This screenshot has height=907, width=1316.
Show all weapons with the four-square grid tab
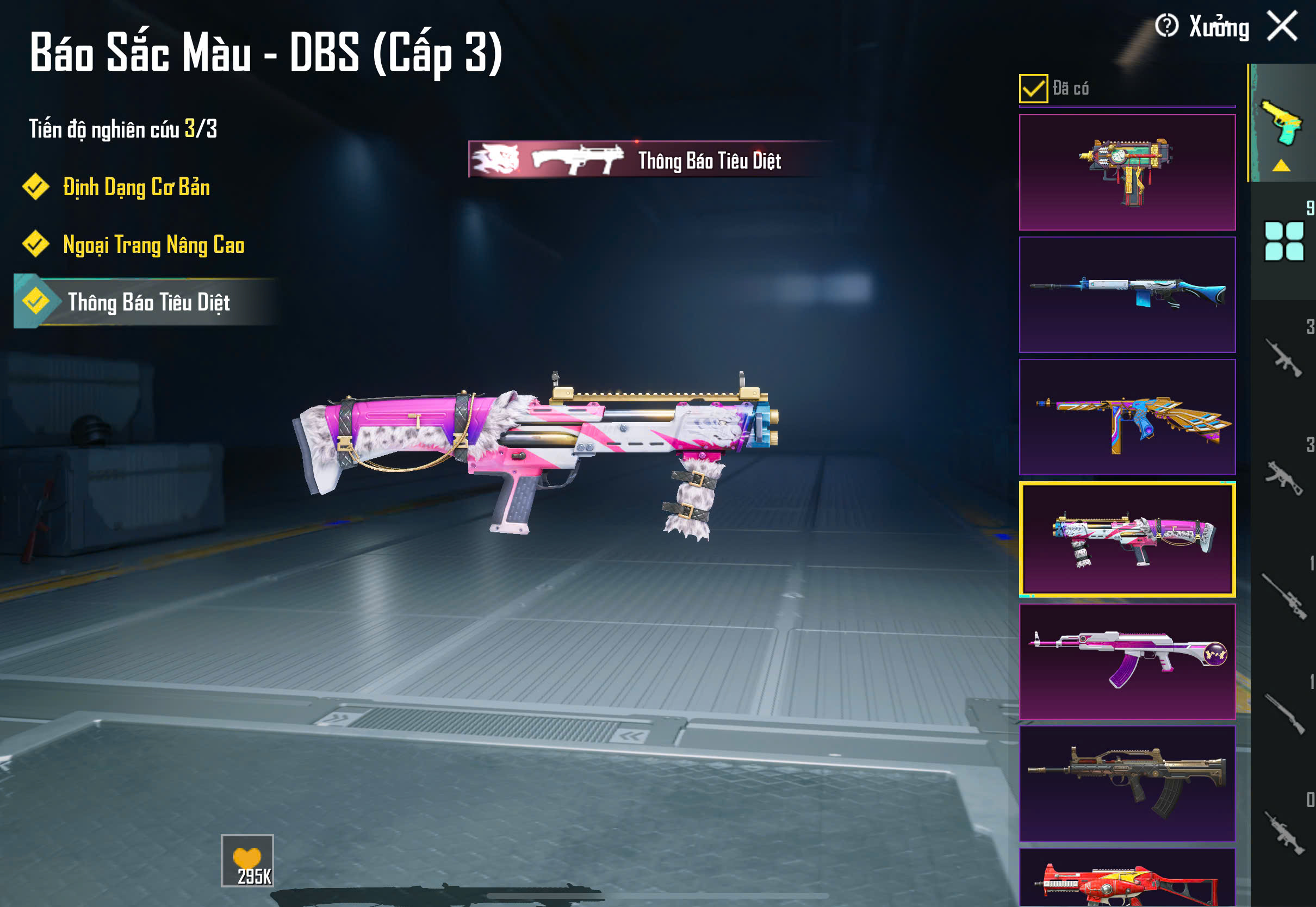click(x=1283, y=241)
